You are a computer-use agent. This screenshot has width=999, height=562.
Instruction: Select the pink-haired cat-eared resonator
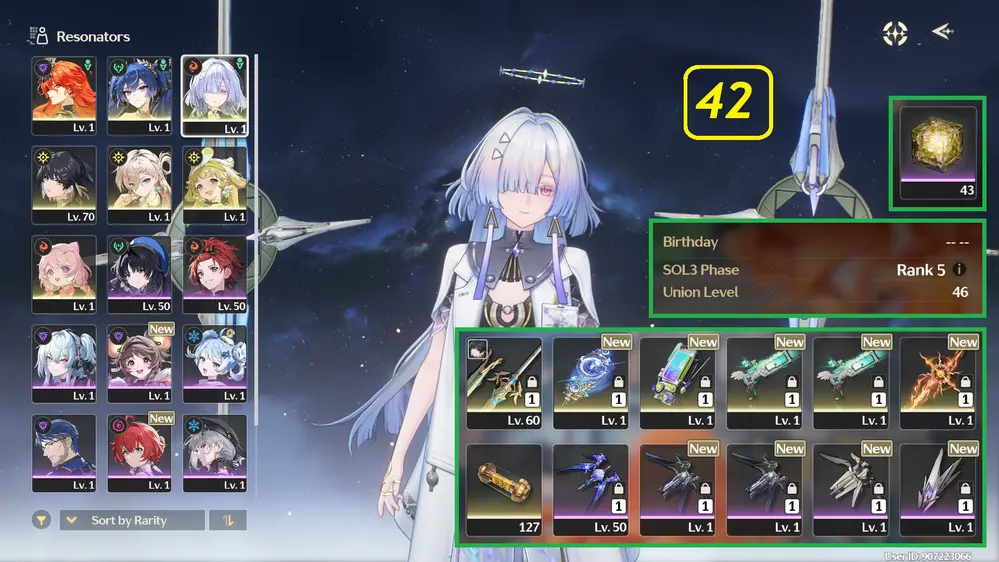pyautogui.click(x=64, y=274)
